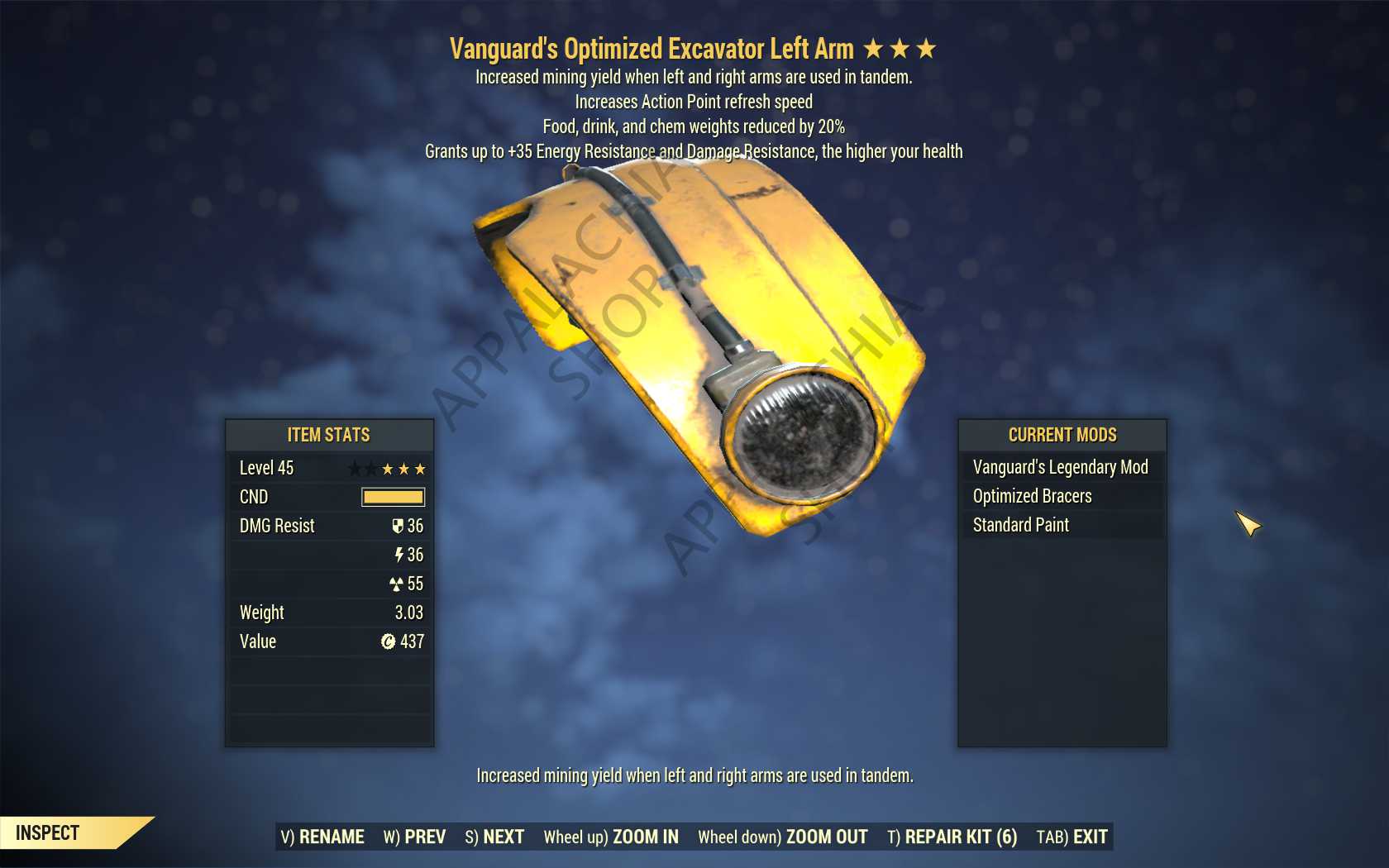Close the inspect view with EXIT
Image resolution: width=1389 pixels, height=868 pixels.
pos(1072,837)
